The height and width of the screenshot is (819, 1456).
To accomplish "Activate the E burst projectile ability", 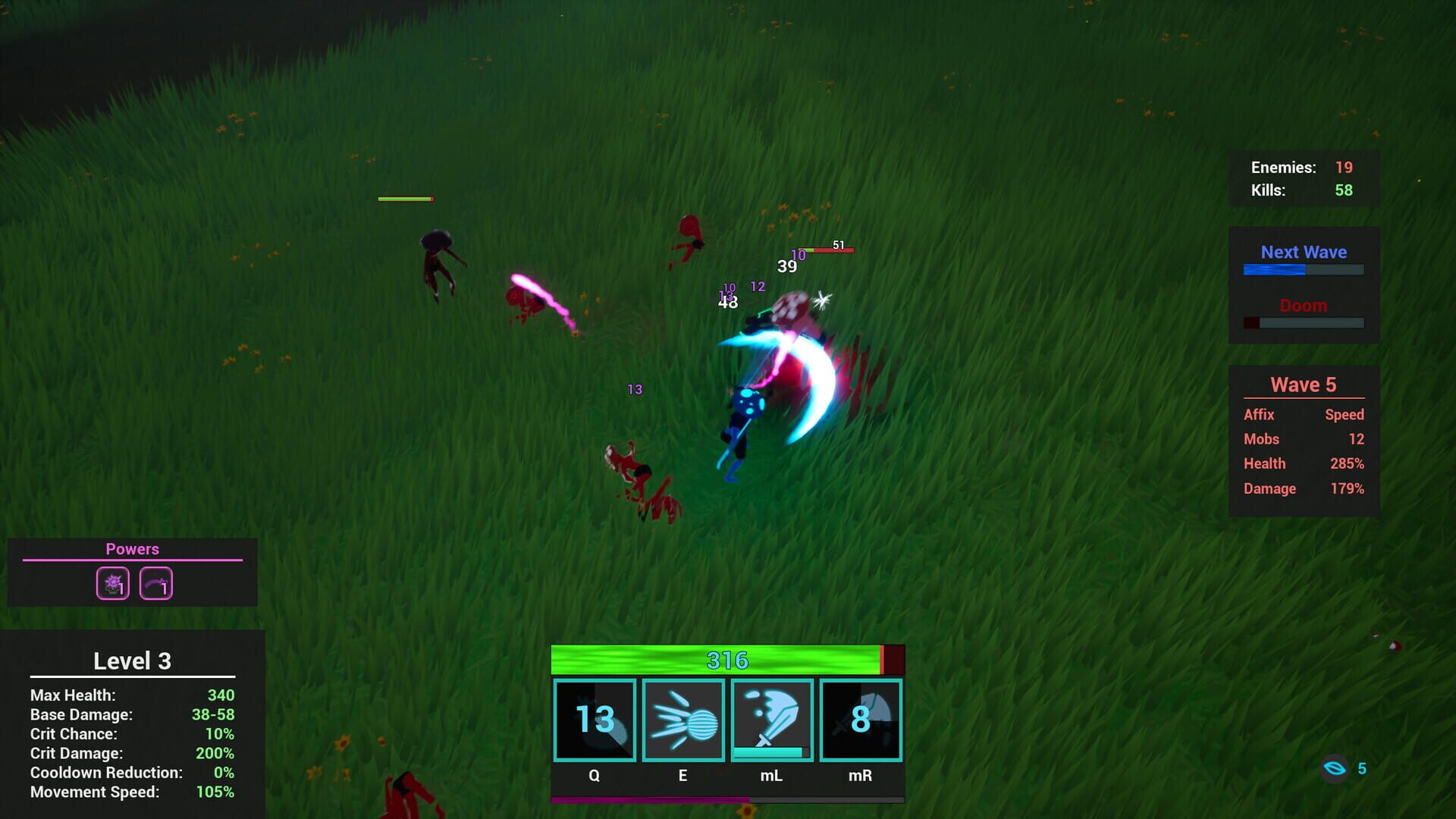I will pyautogui.click(x=682, y=720).
